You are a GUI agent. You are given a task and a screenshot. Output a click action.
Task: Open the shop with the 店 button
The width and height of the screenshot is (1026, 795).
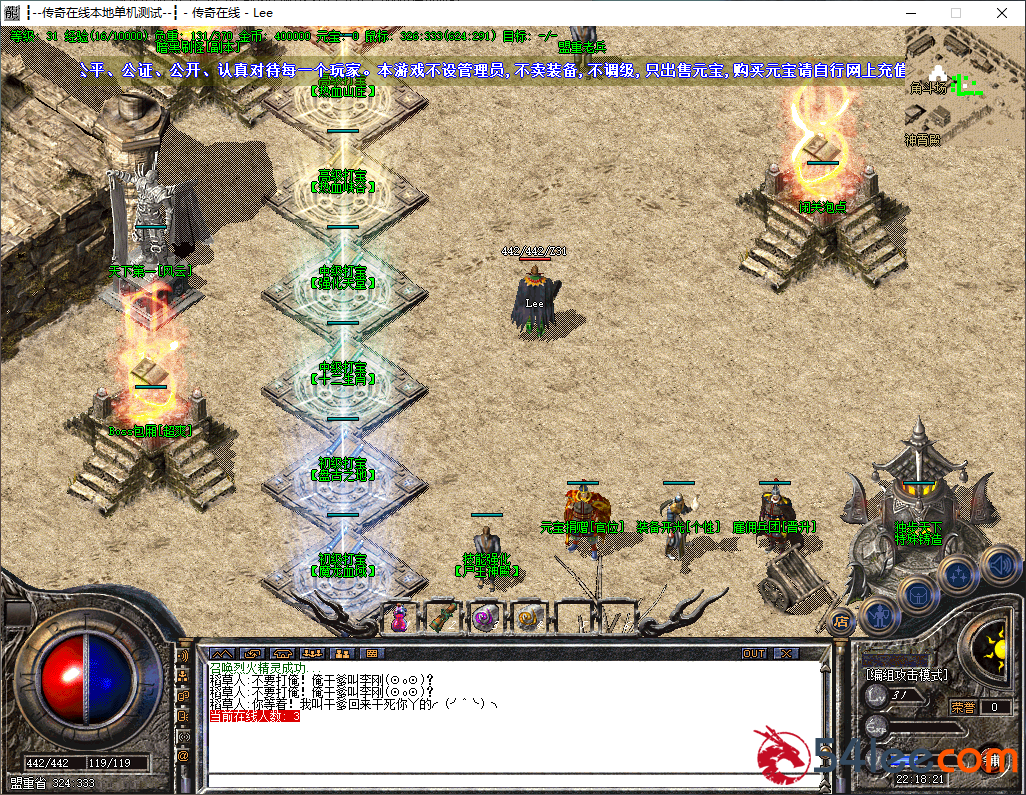[x=842, y=621]
